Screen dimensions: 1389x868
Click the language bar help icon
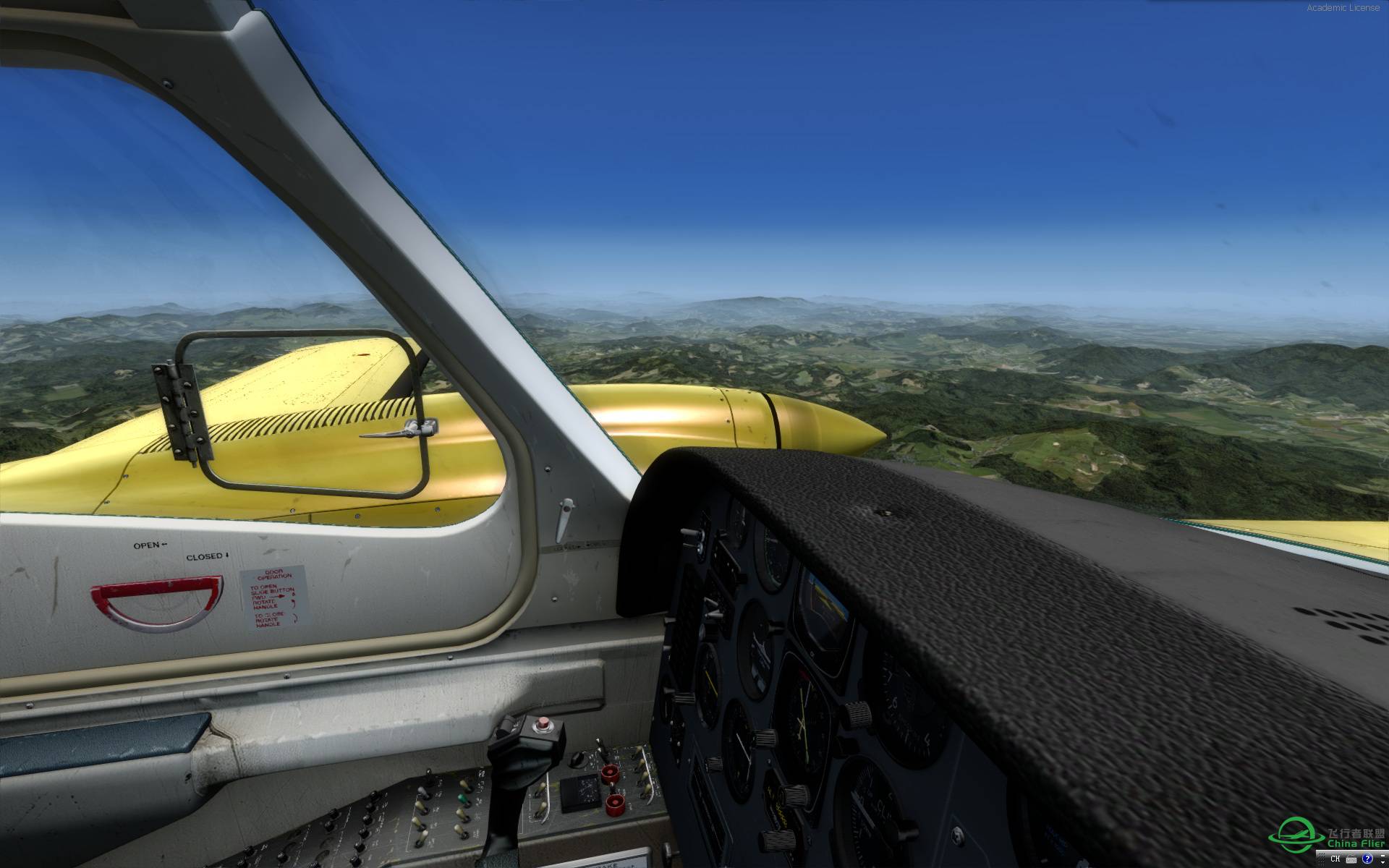point(1367,859)
